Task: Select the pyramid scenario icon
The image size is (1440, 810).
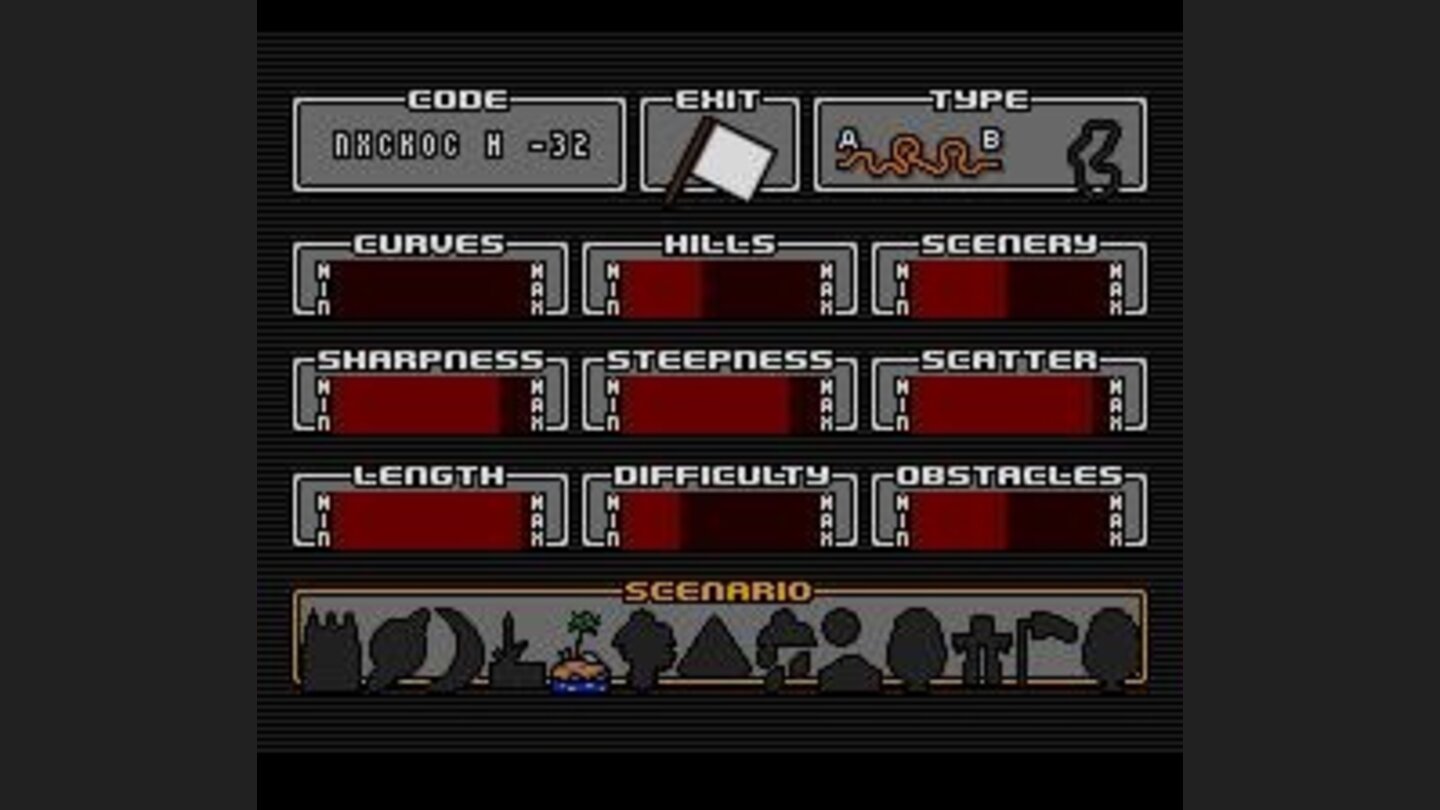Action: (x=714, y=650)
